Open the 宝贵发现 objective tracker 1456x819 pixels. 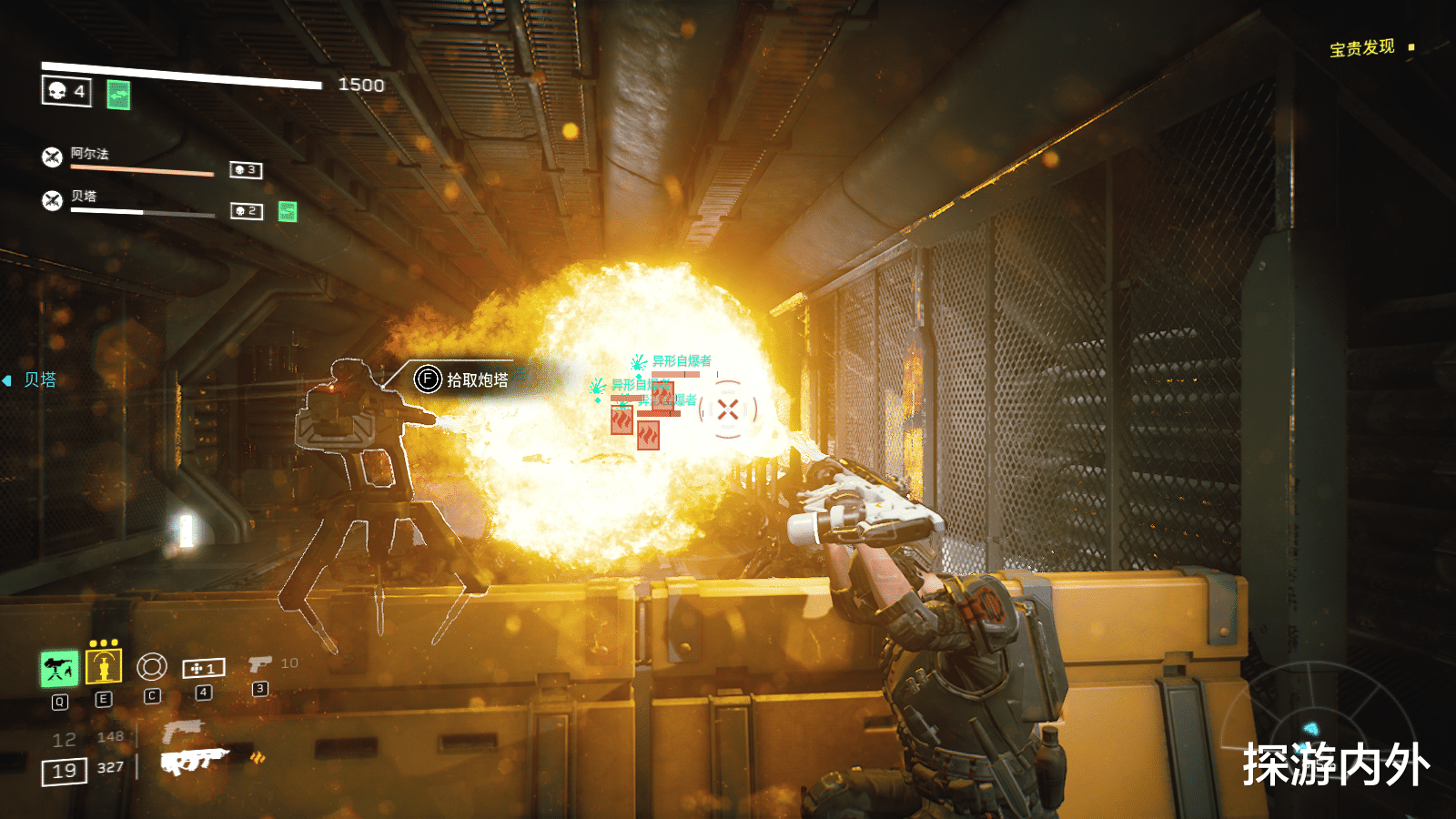(x=1362, y=47)
